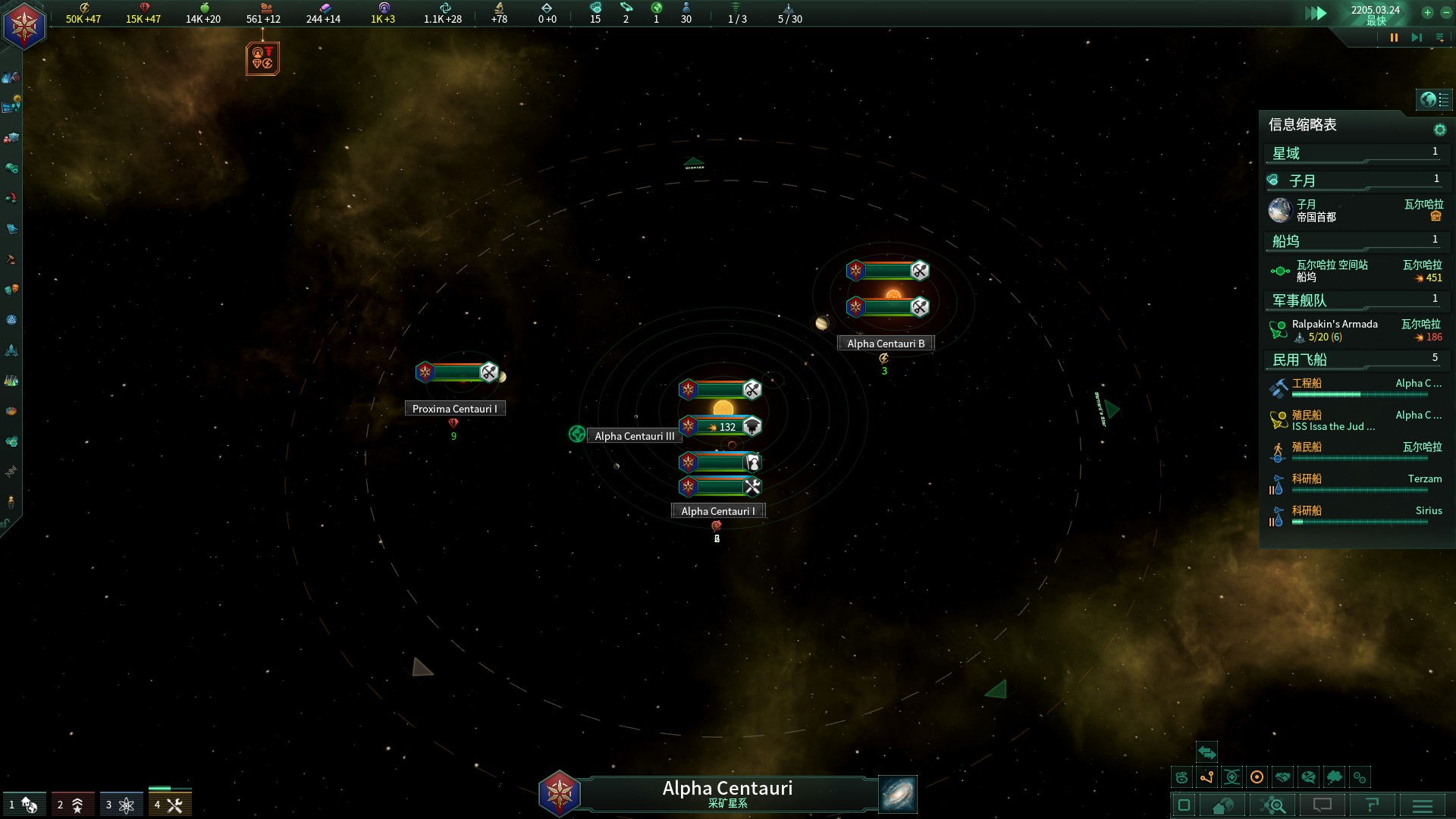Select control group 3 science ships
Image resolution: width=1456 pixels, height=819 pixels.
121,805
